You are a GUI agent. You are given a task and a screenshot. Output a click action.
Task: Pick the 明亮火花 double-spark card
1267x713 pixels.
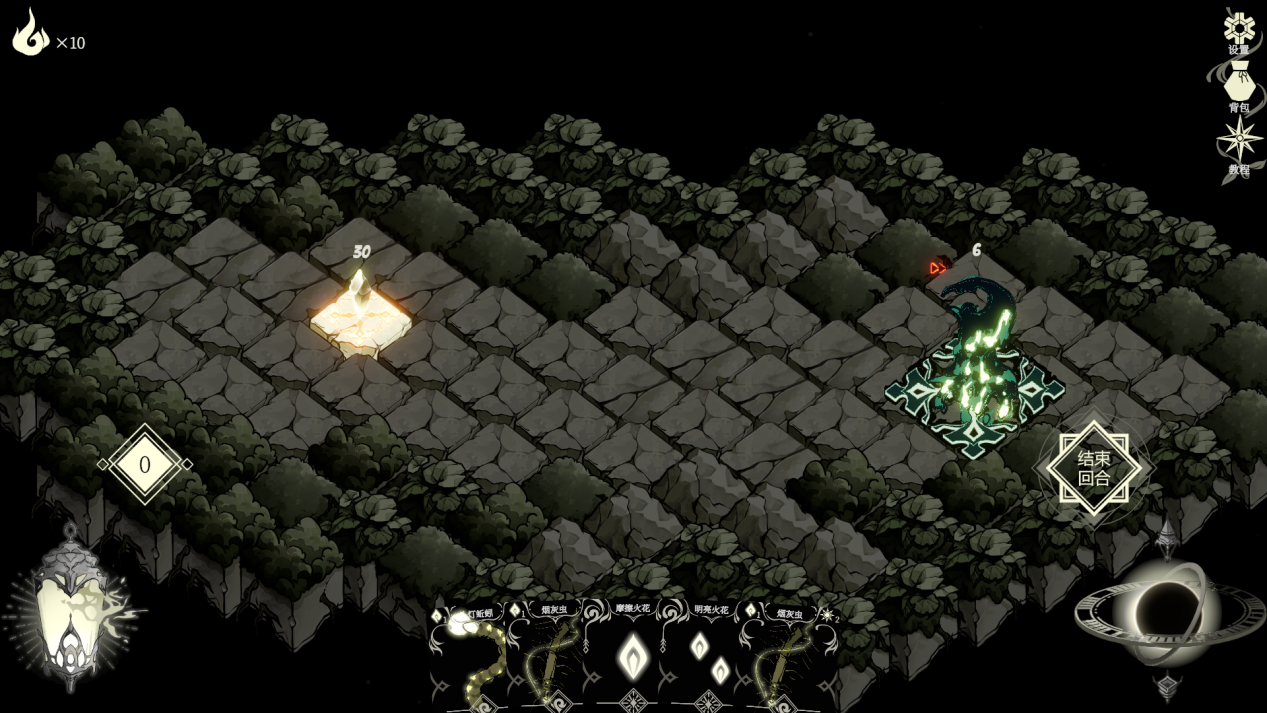point(709,657)
